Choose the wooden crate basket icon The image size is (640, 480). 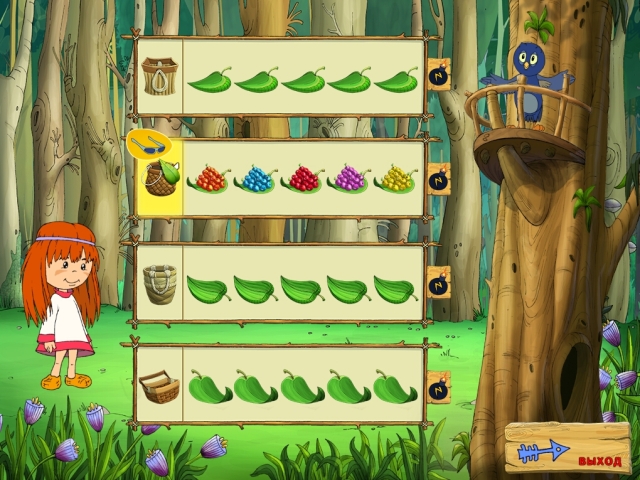point(158,76)
